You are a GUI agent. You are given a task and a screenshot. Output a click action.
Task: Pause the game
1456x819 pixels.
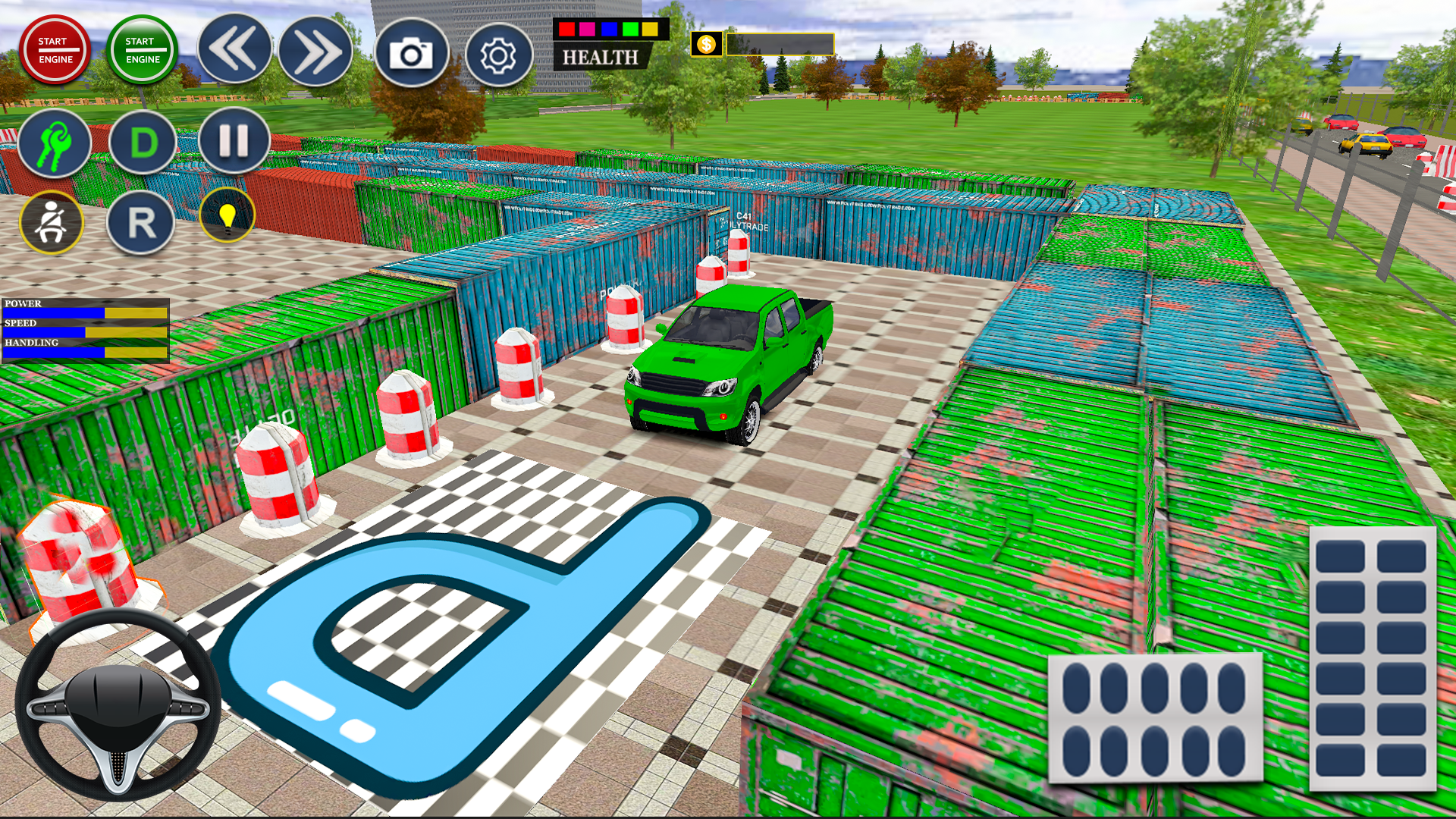tap(234, 141)
